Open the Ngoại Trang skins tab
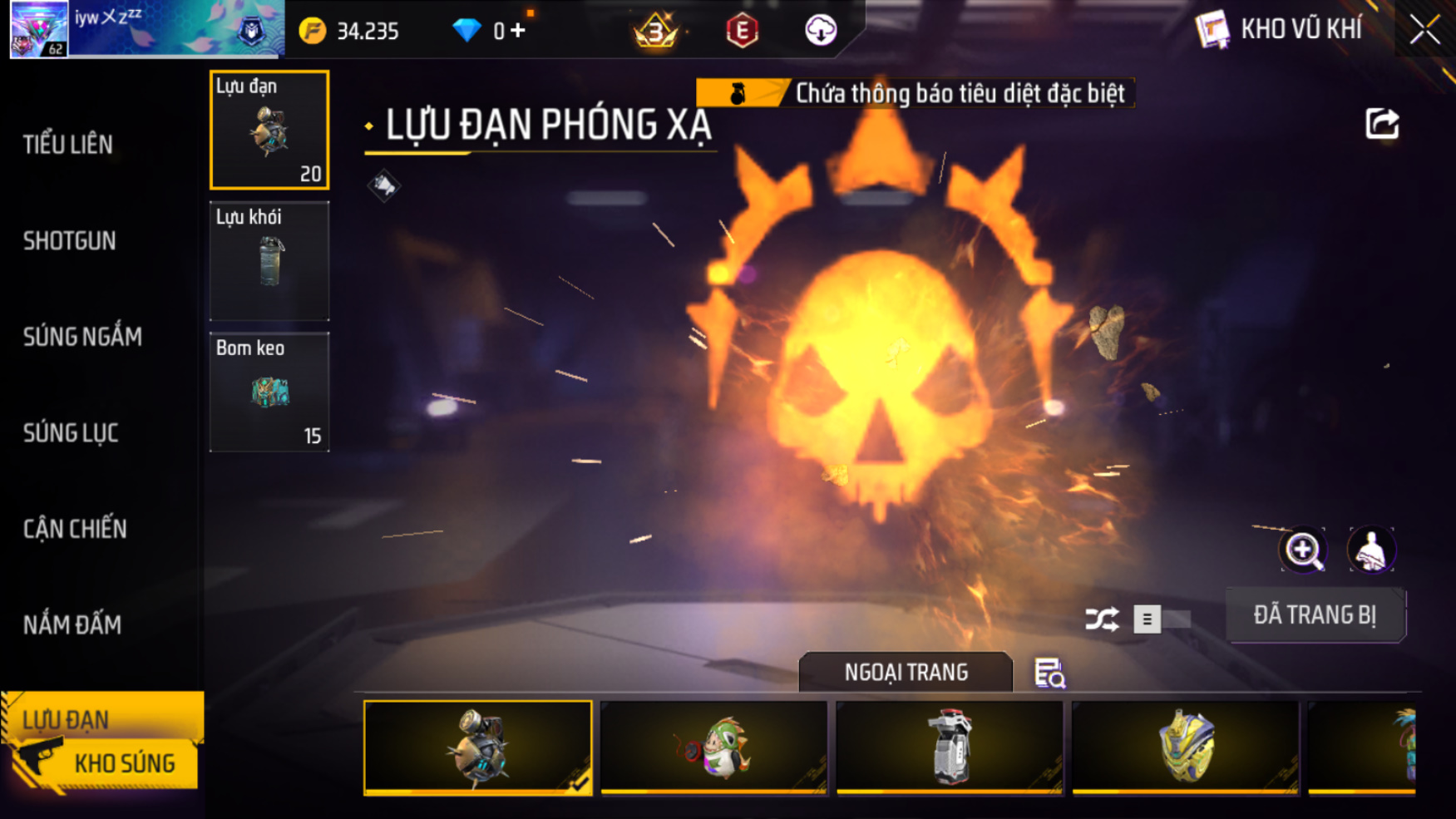The width and height of the screenshot is (1456, 819). [x=906, y=672]
